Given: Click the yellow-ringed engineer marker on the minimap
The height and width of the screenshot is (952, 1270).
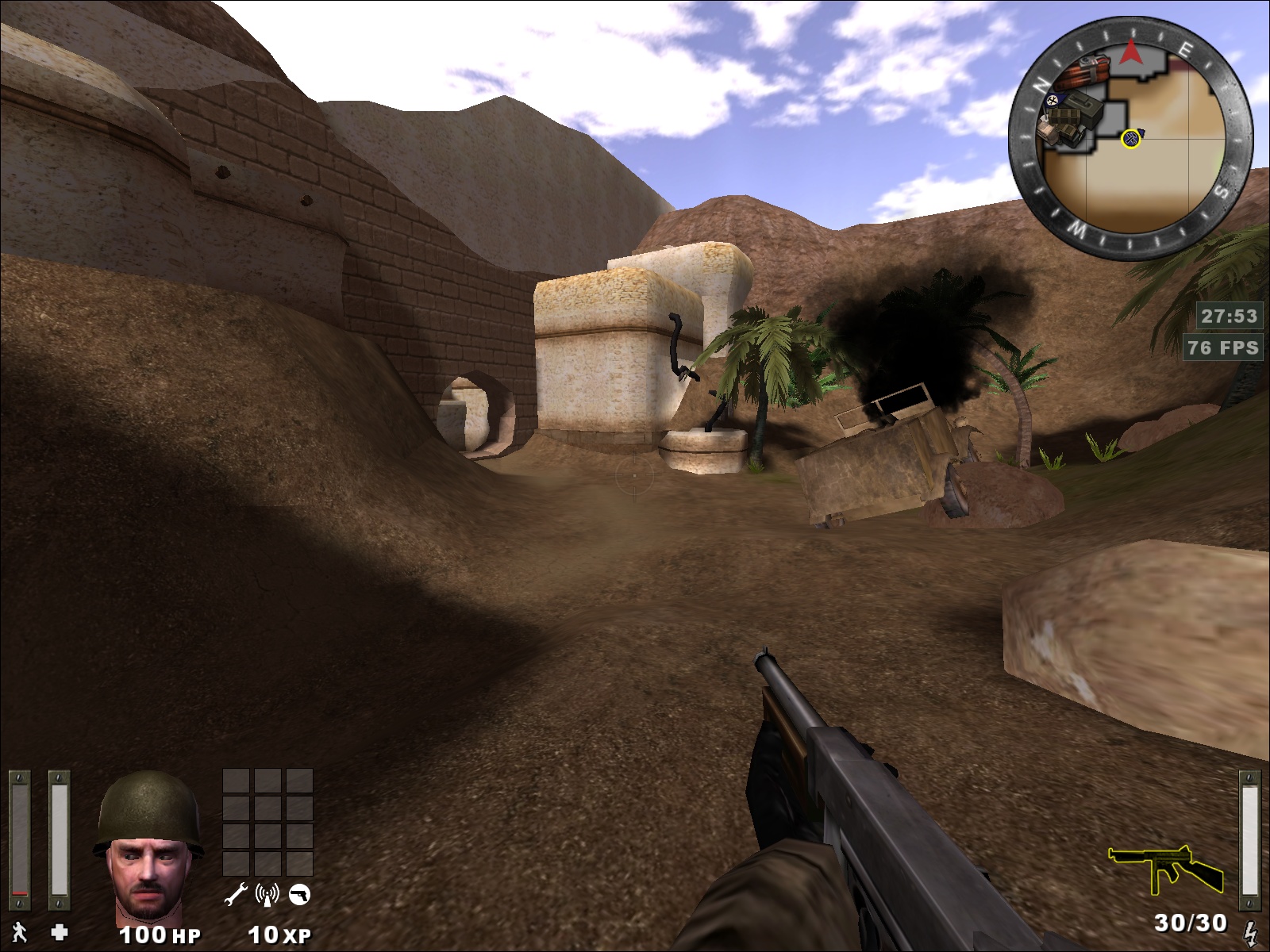Looking at the screenshot, I should pos(1131,140).
